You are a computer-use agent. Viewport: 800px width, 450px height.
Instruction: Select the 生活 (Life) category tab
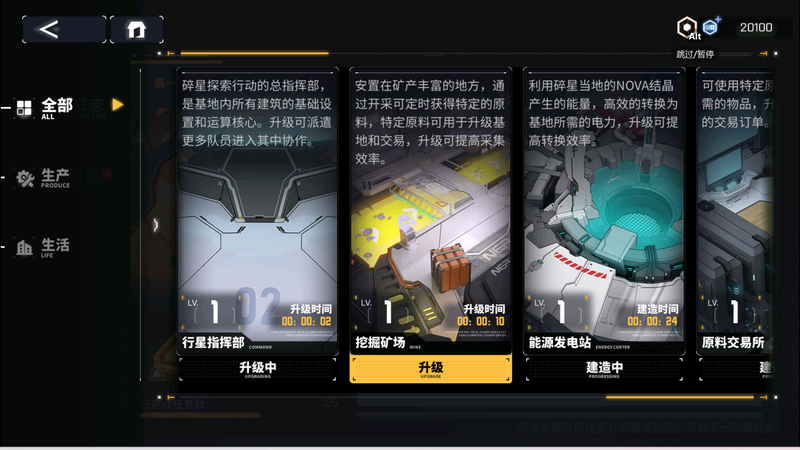(45, 247)
